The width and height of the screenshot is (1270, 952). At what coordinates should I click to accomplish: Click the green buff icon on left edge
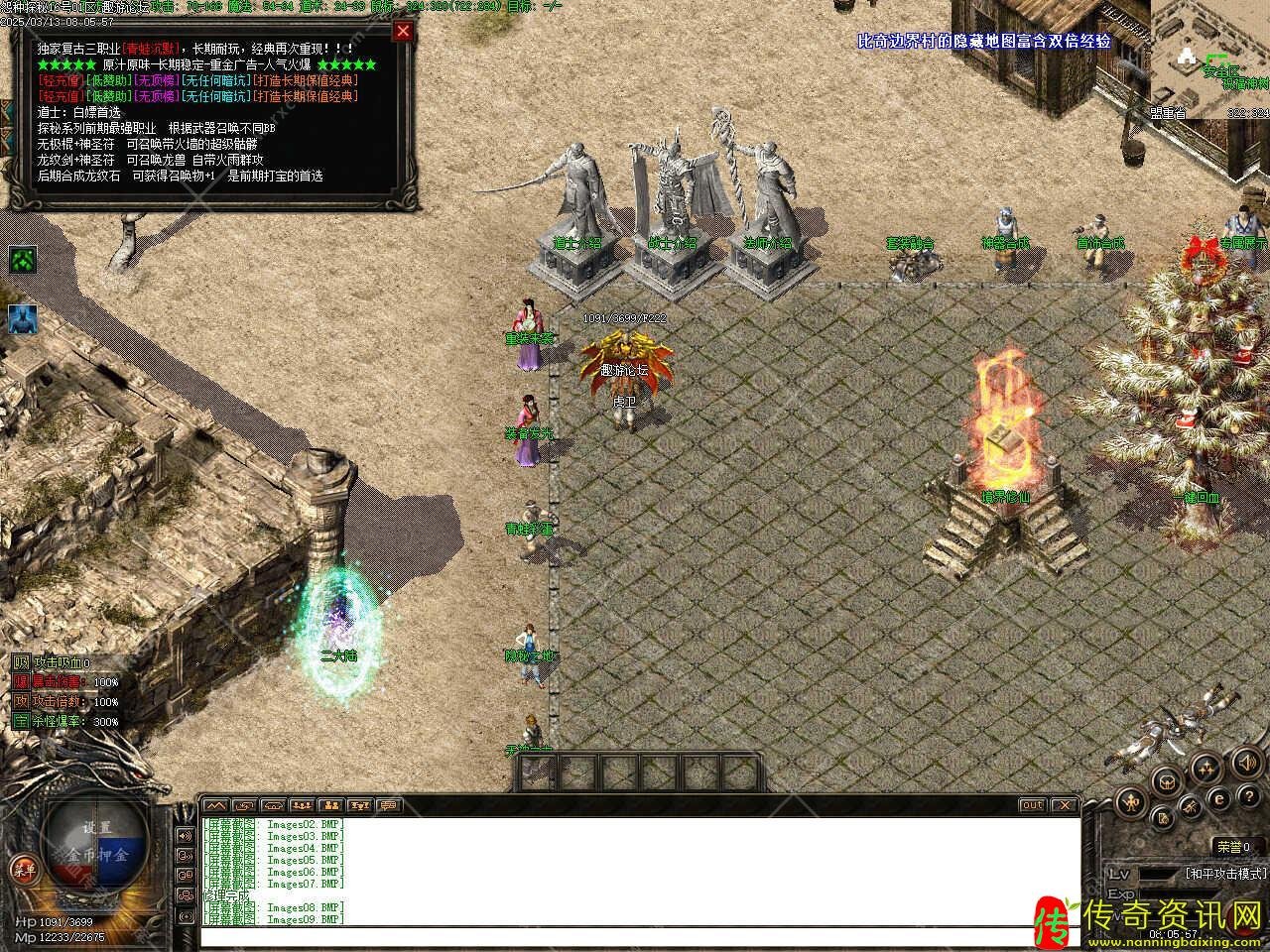click(22, 260)
